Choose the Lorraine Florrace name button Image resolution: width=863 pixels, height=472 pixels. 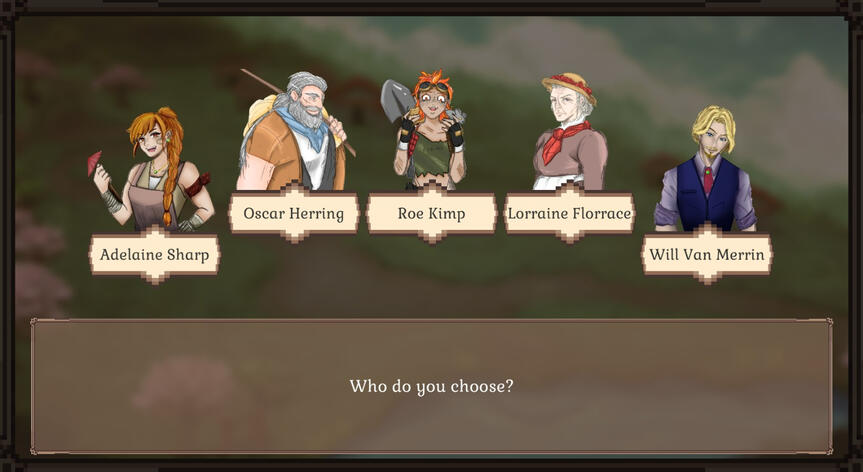(x=569, y=213)
